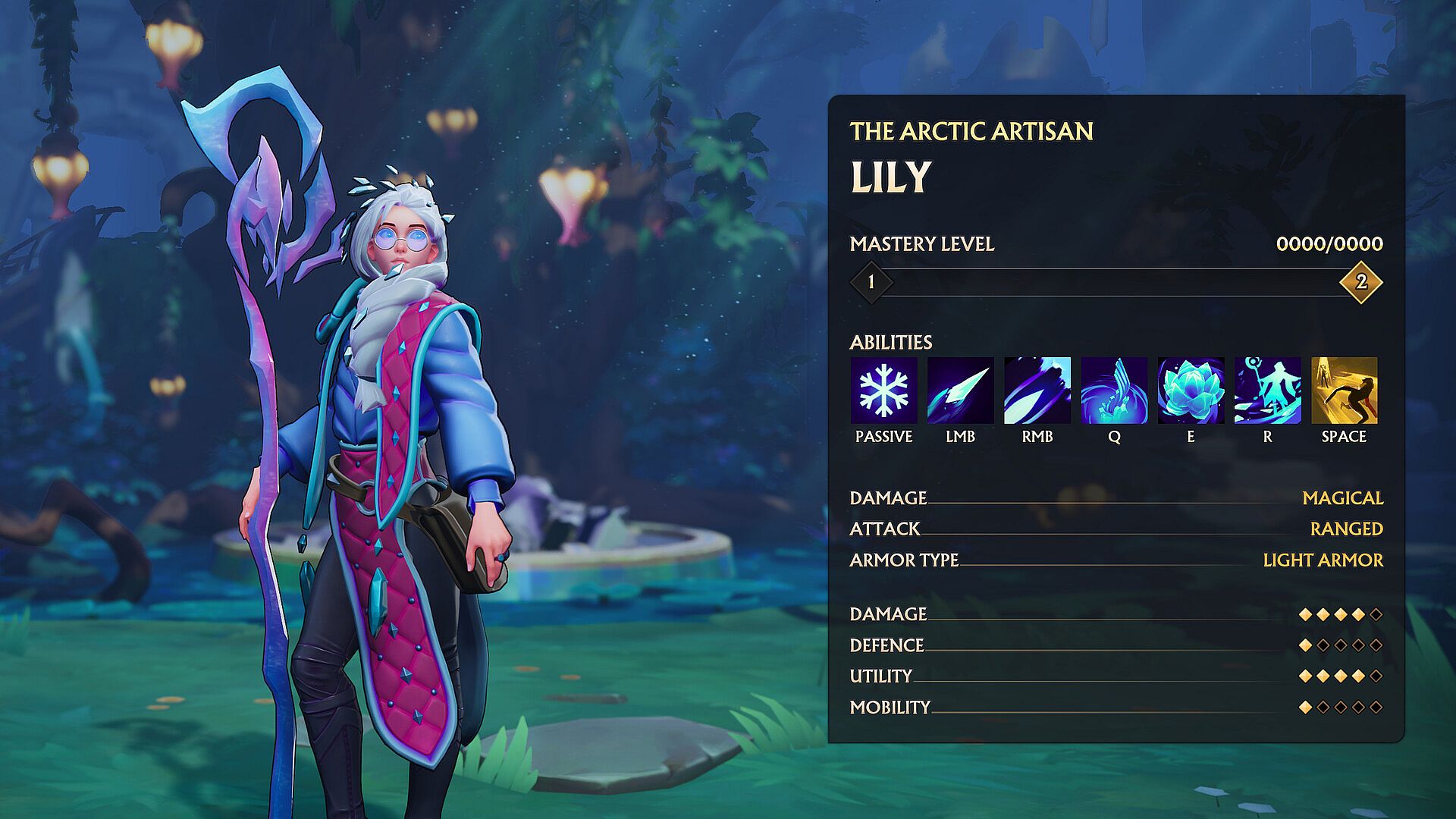Show the Q ability details
1456x819 pixels.
[1114, 391]
